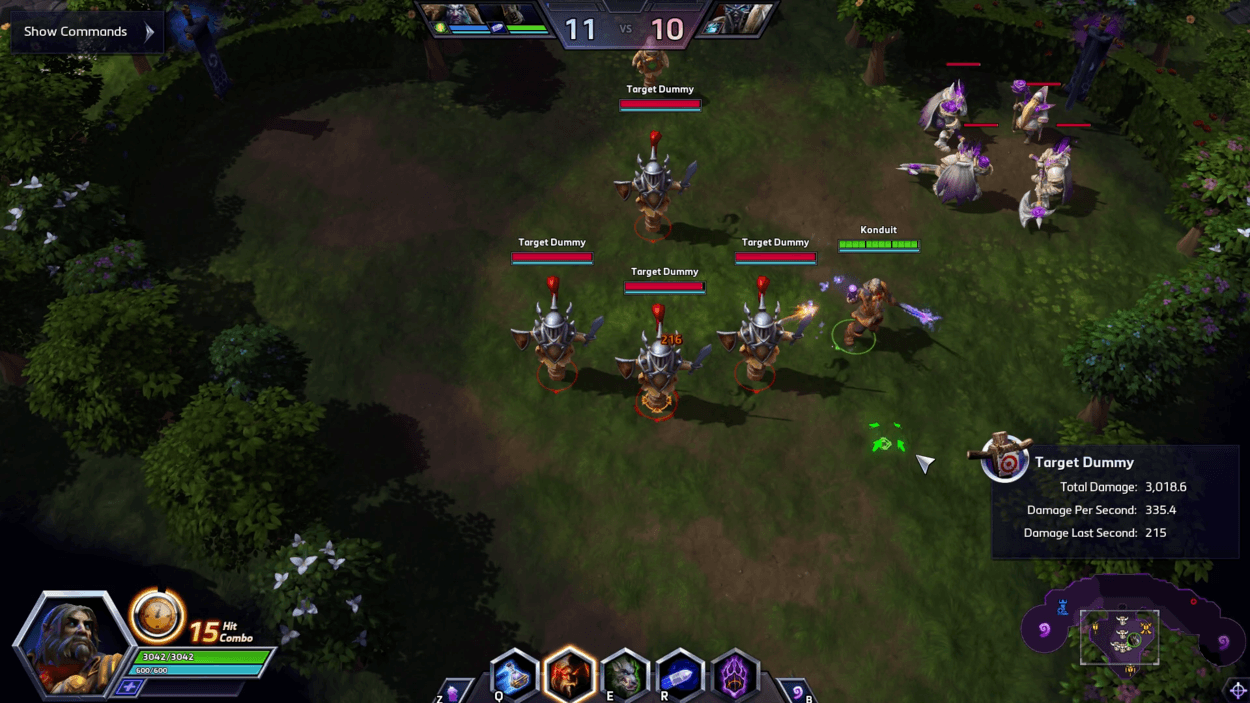Image resolution: width=1250 pixels, height=703 pixels.
Task: Trigger the purple paw trait icon
Action: click(735, 677)
